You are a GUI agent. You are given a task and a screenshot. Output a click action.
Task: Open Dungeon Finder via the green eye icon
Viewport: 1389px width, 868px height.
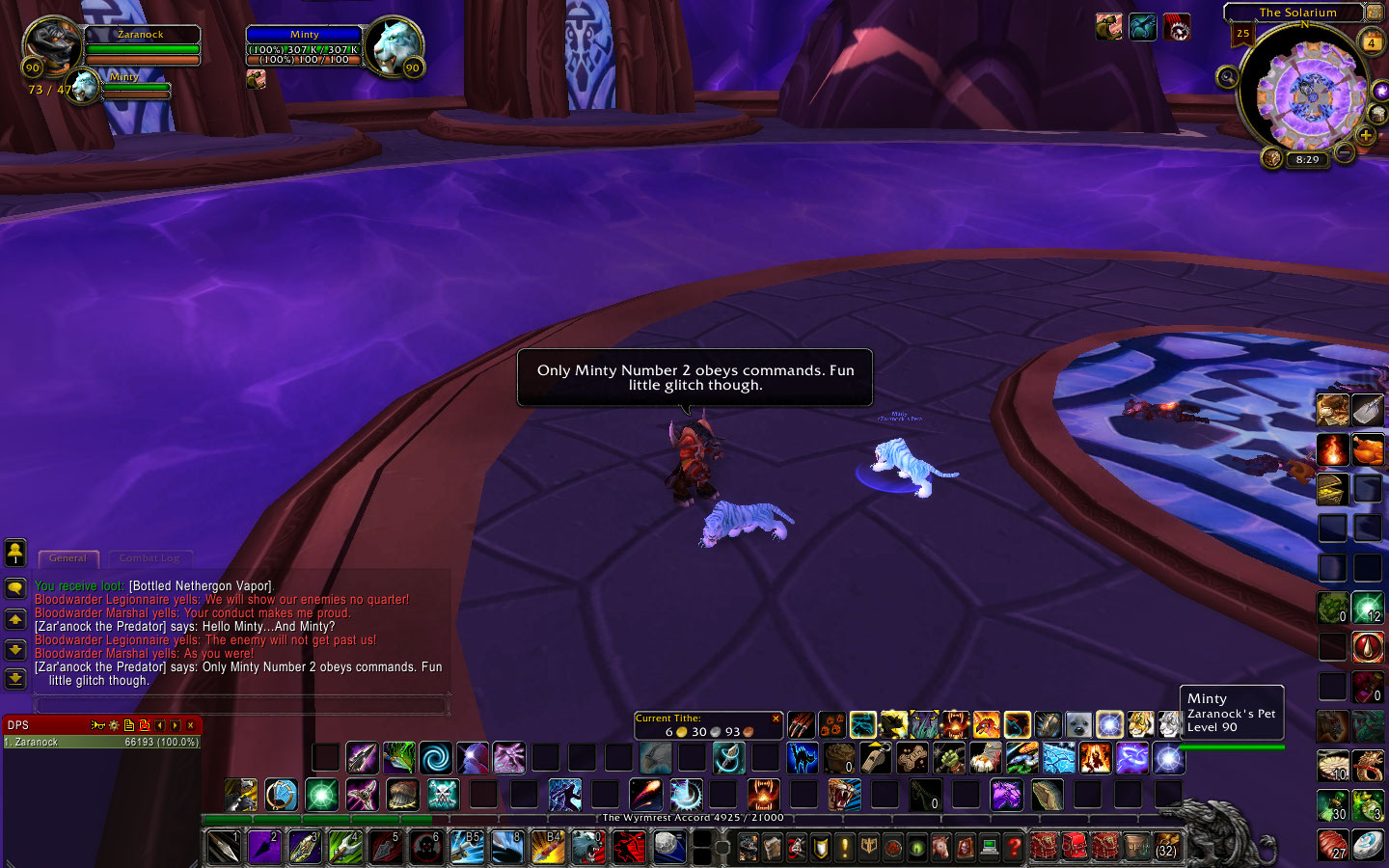pos(915,848)
